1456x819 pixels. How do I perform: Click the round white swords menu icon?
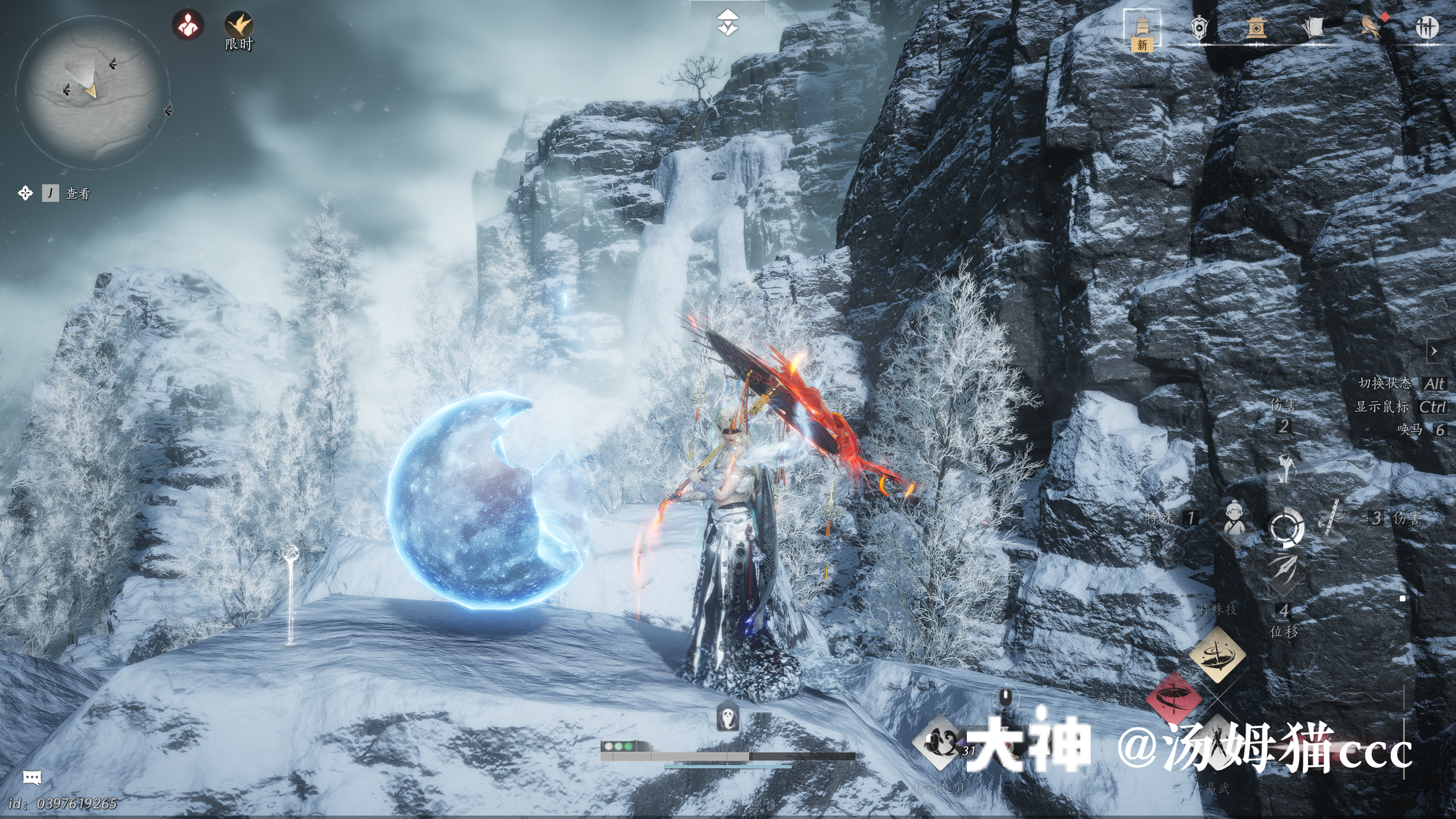pos(1427,27)
